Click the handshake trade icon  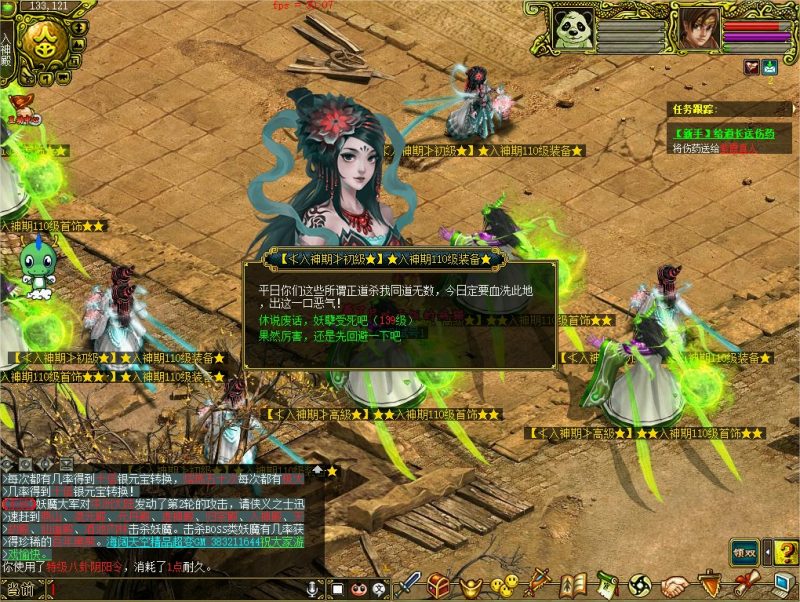click(x=675, y=585)
